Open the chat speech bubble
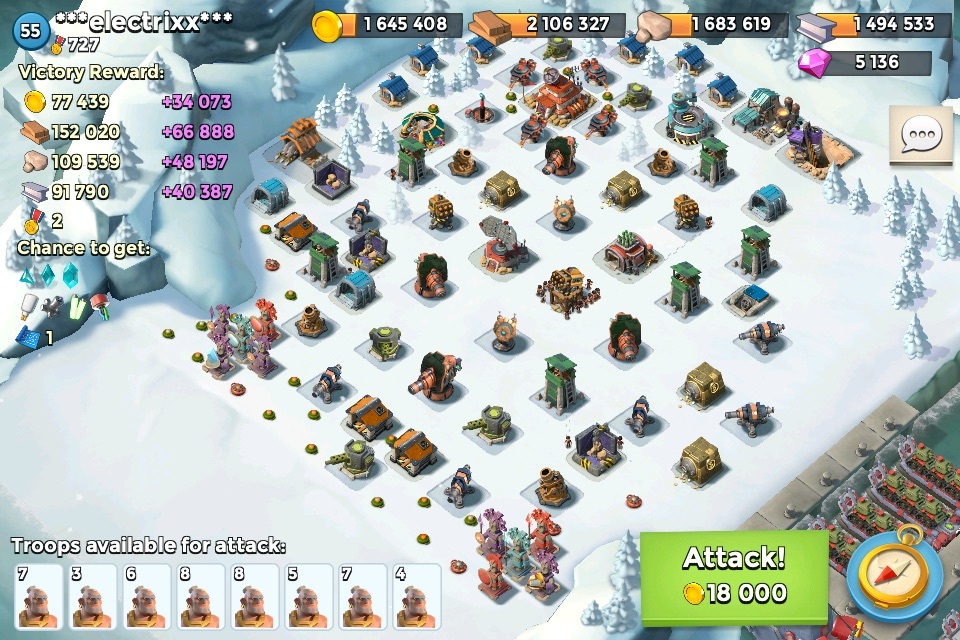 [x=920, y=134]
